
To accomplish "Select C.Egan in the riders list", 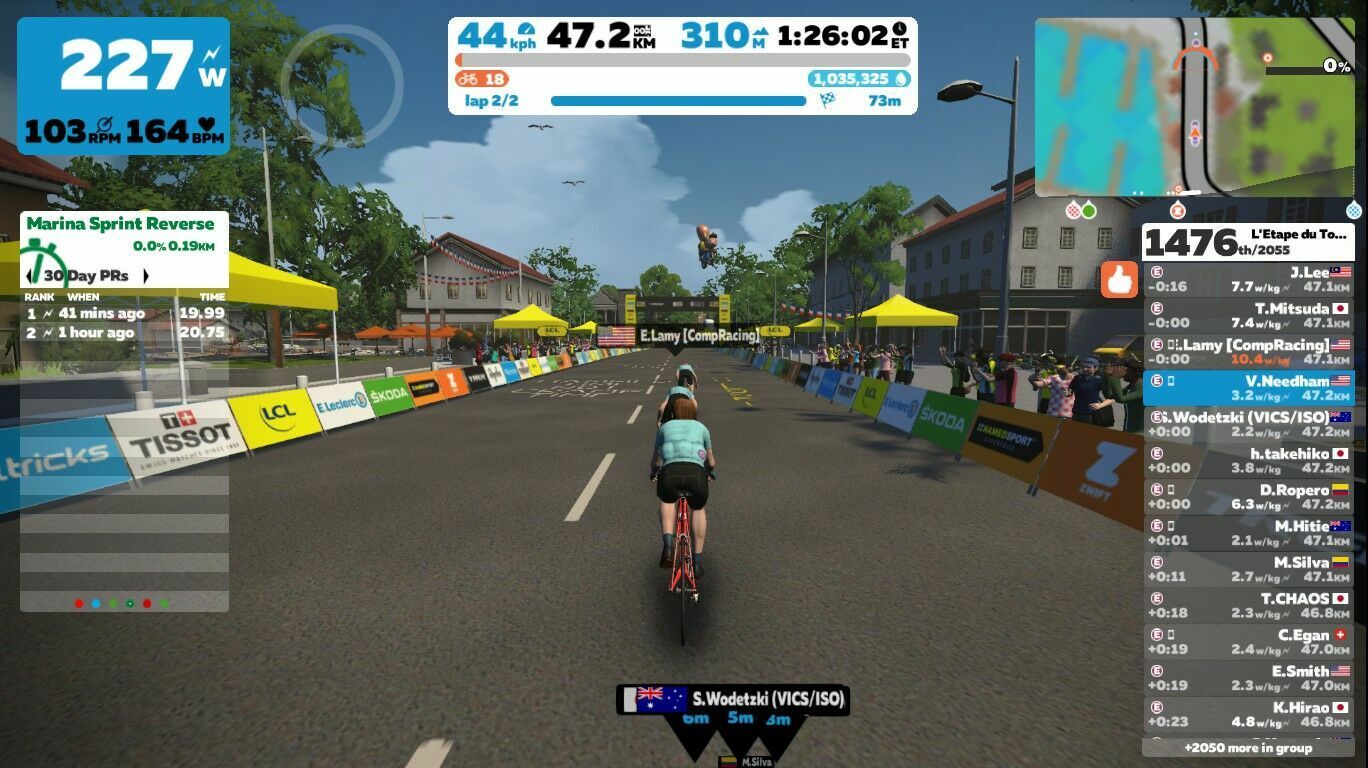I will point(1248,642).
